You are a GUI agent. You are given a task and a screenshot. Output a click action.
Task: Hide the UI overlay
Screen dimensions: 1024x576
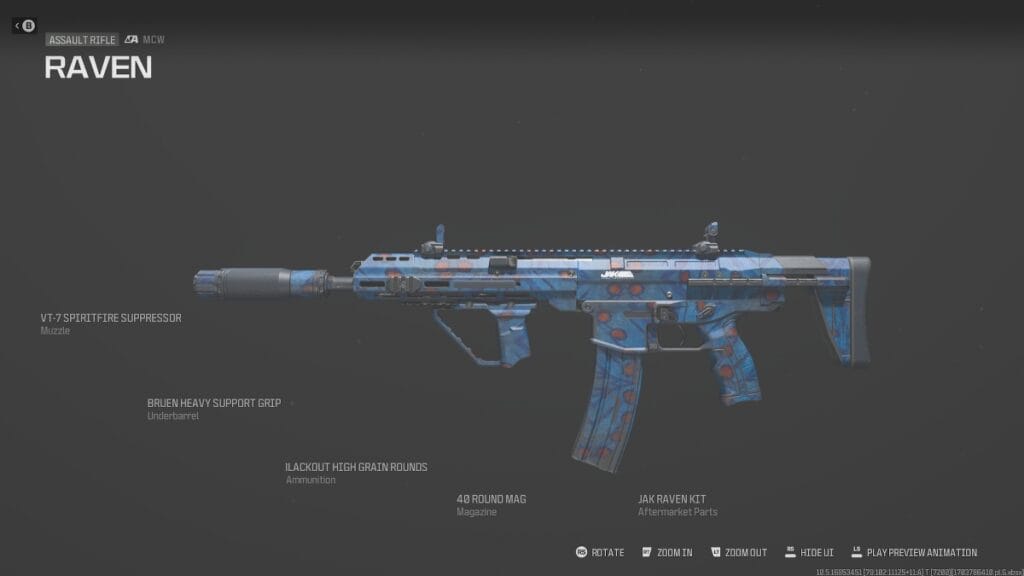(810, 552)
